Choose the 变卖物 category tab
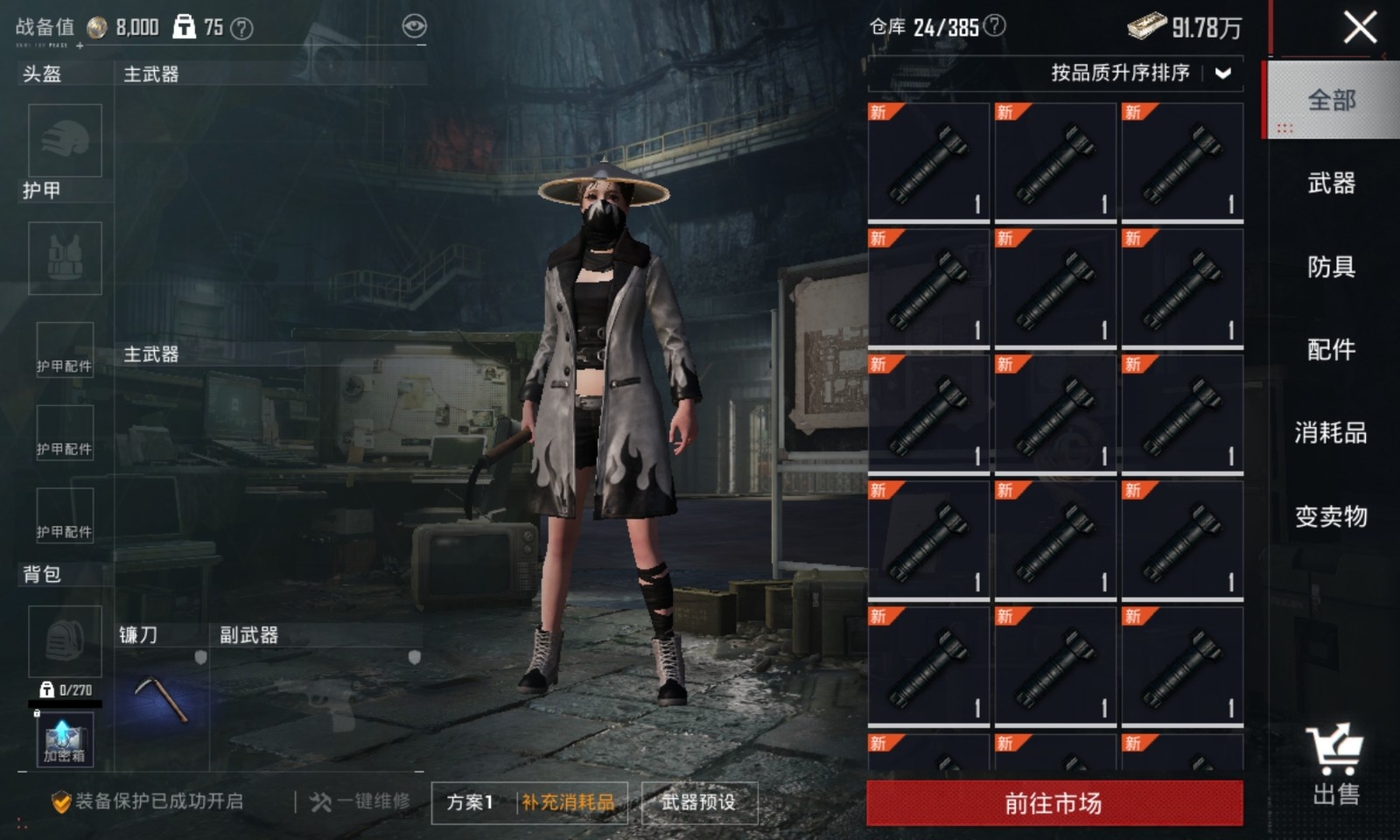1400x840 pixels. click(x=1331, y=516)
